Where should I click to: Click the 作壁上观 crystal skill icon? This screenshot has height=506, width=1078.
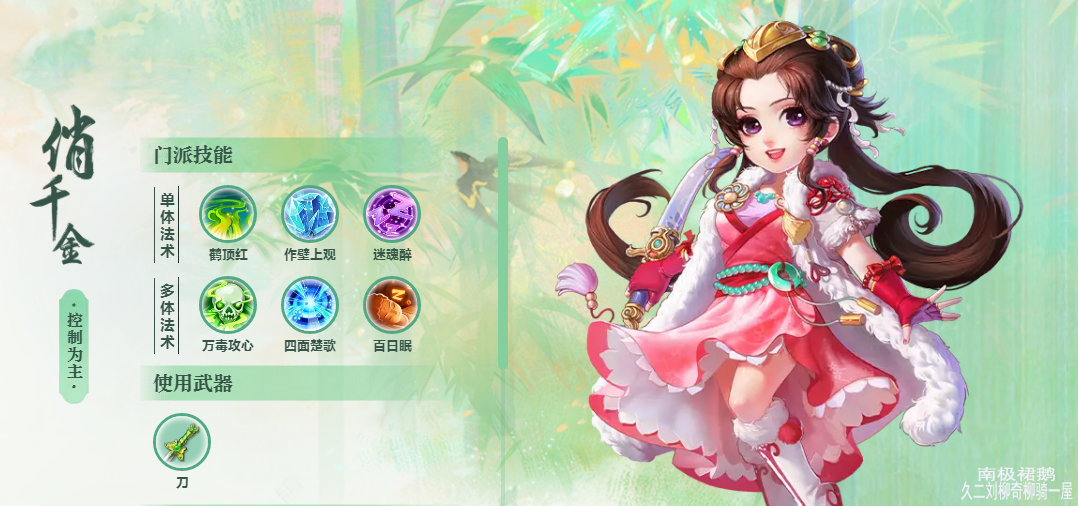click(x=310, y=213)
